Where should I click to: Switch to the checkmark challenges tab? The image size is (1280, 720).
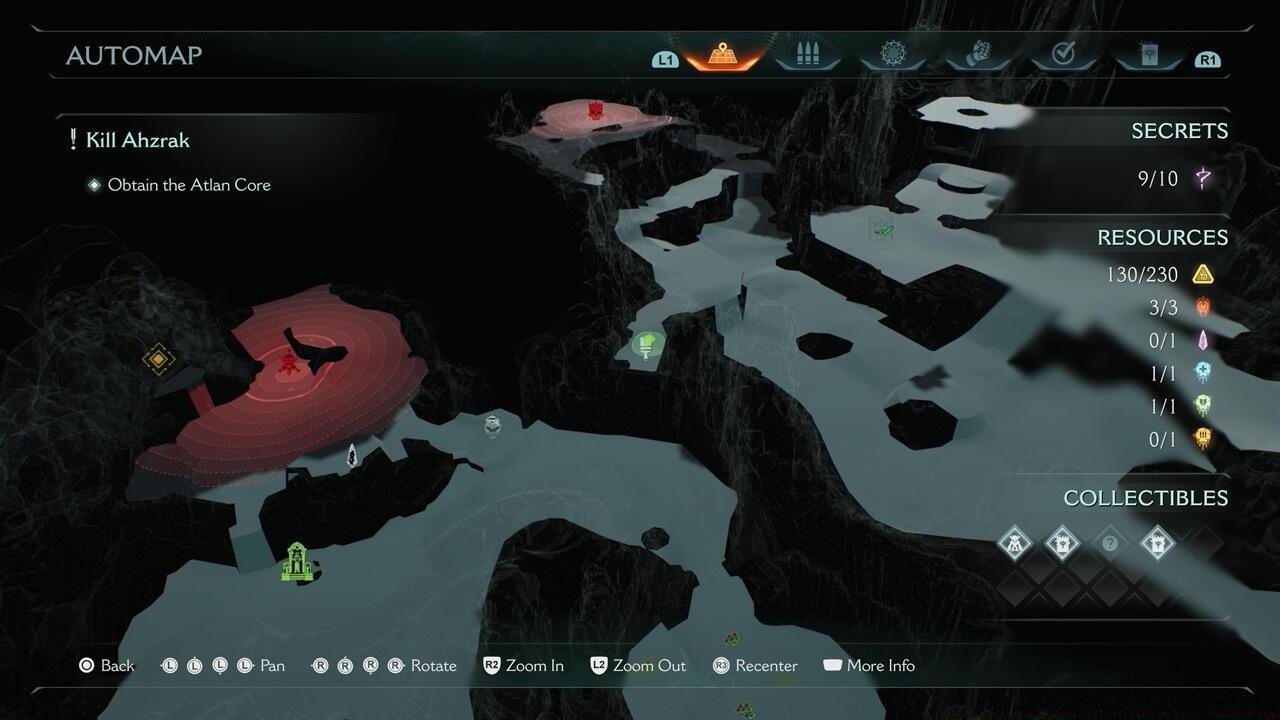(x=1064, y=55)
